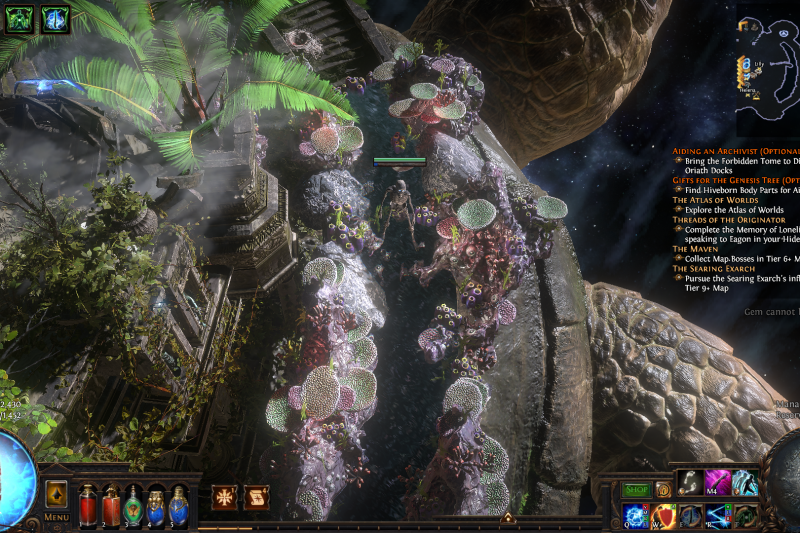Click the scroll icon beside the flasks
This screenshot has width=800, height=533.
(257, 496)
